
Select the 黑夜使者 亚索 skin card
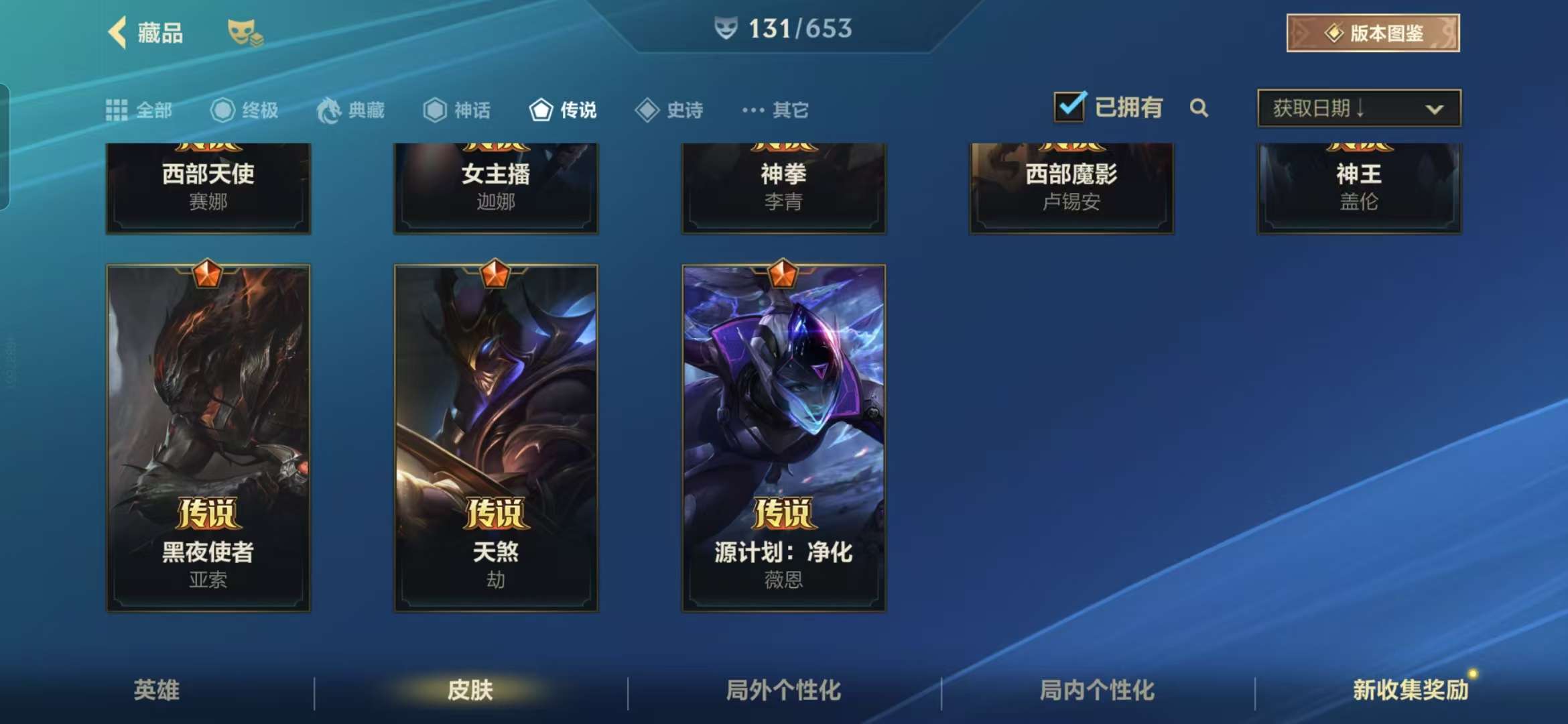[208, 437]
